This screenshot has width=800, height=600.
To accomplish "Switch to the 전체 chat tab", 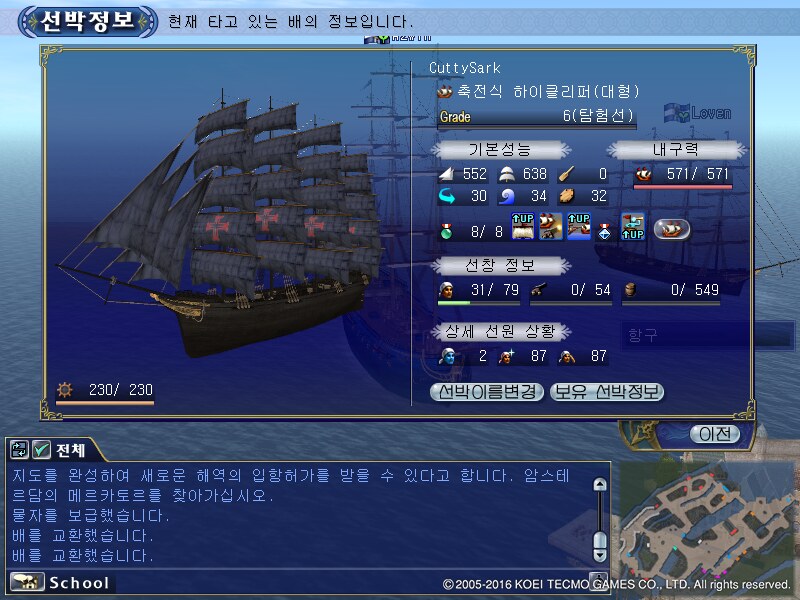I will [x=71, y=450].
